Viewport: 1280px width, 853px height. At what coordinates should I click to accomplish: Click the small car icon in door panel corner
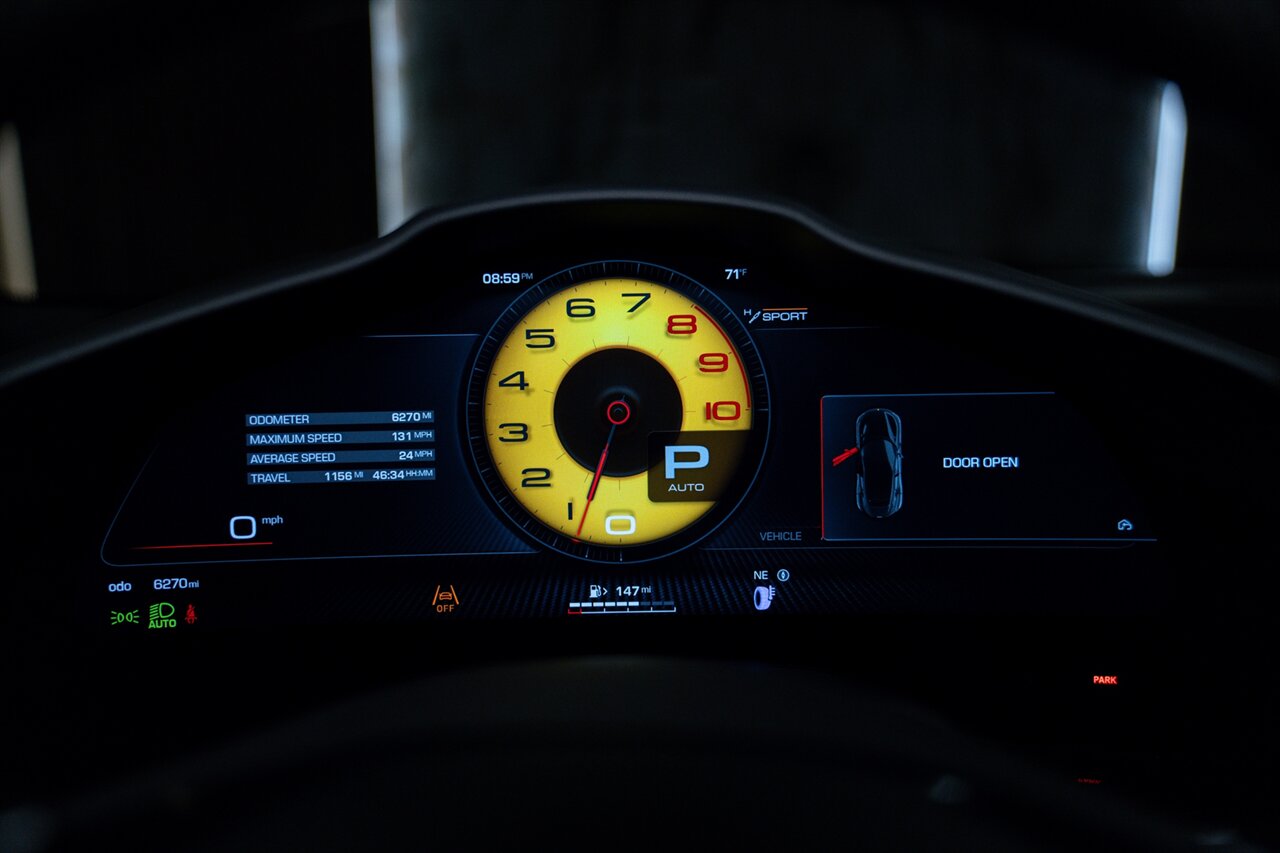(x=1125, y=525)
